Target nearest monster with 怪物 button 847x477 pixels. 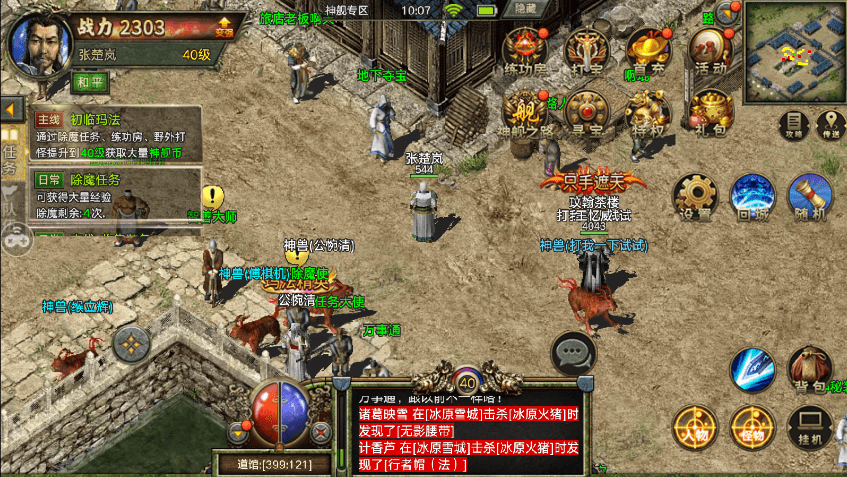pos(752,427)
